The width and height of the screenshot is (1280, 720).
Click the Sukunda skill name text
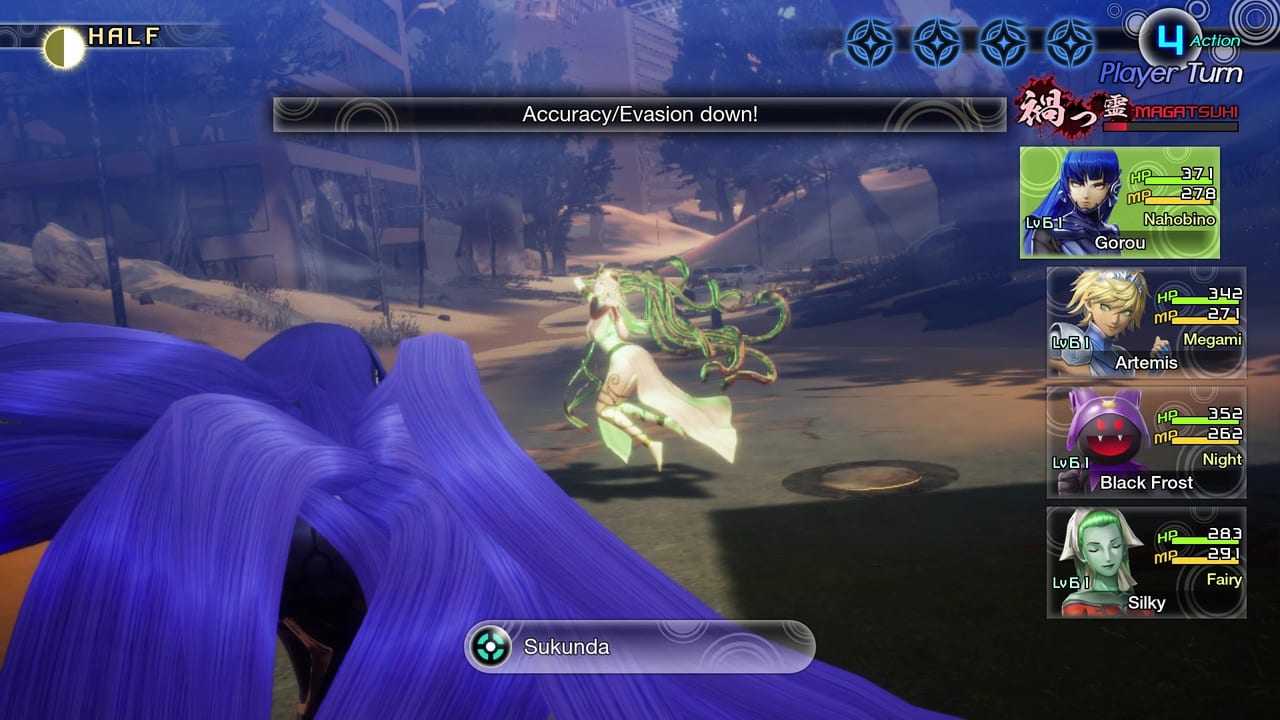pos(565,646)
